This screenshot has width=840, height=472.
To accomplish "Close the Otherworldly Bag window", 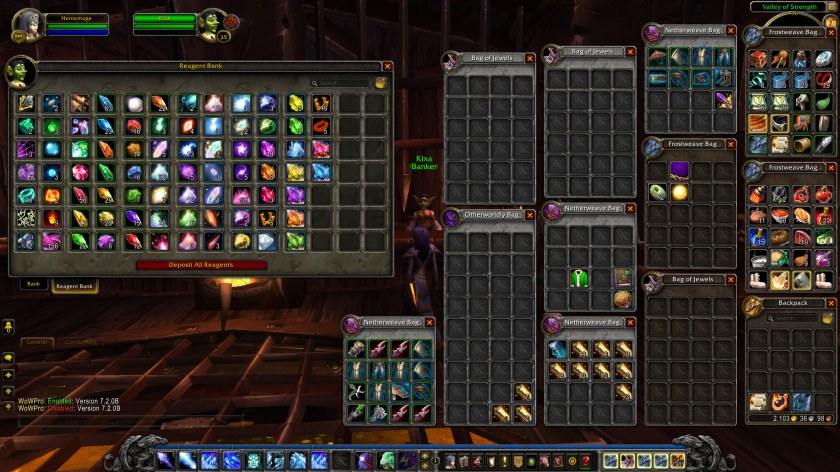I will tap(529, 215).
